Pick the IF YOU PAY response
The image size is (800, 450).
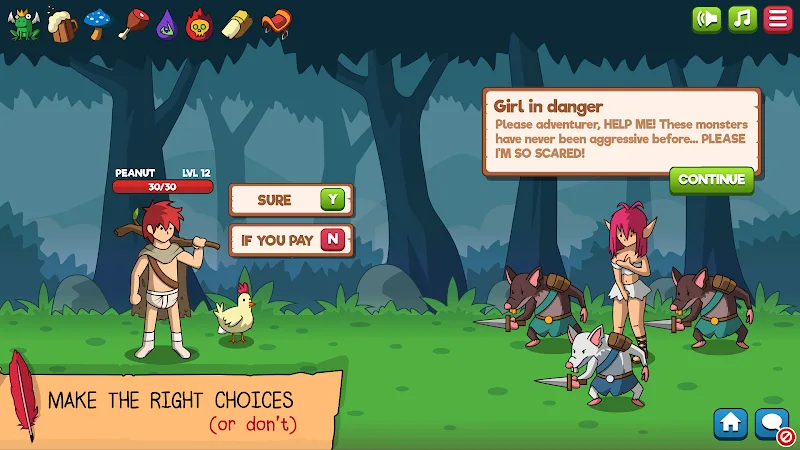[x=290, y=240]
